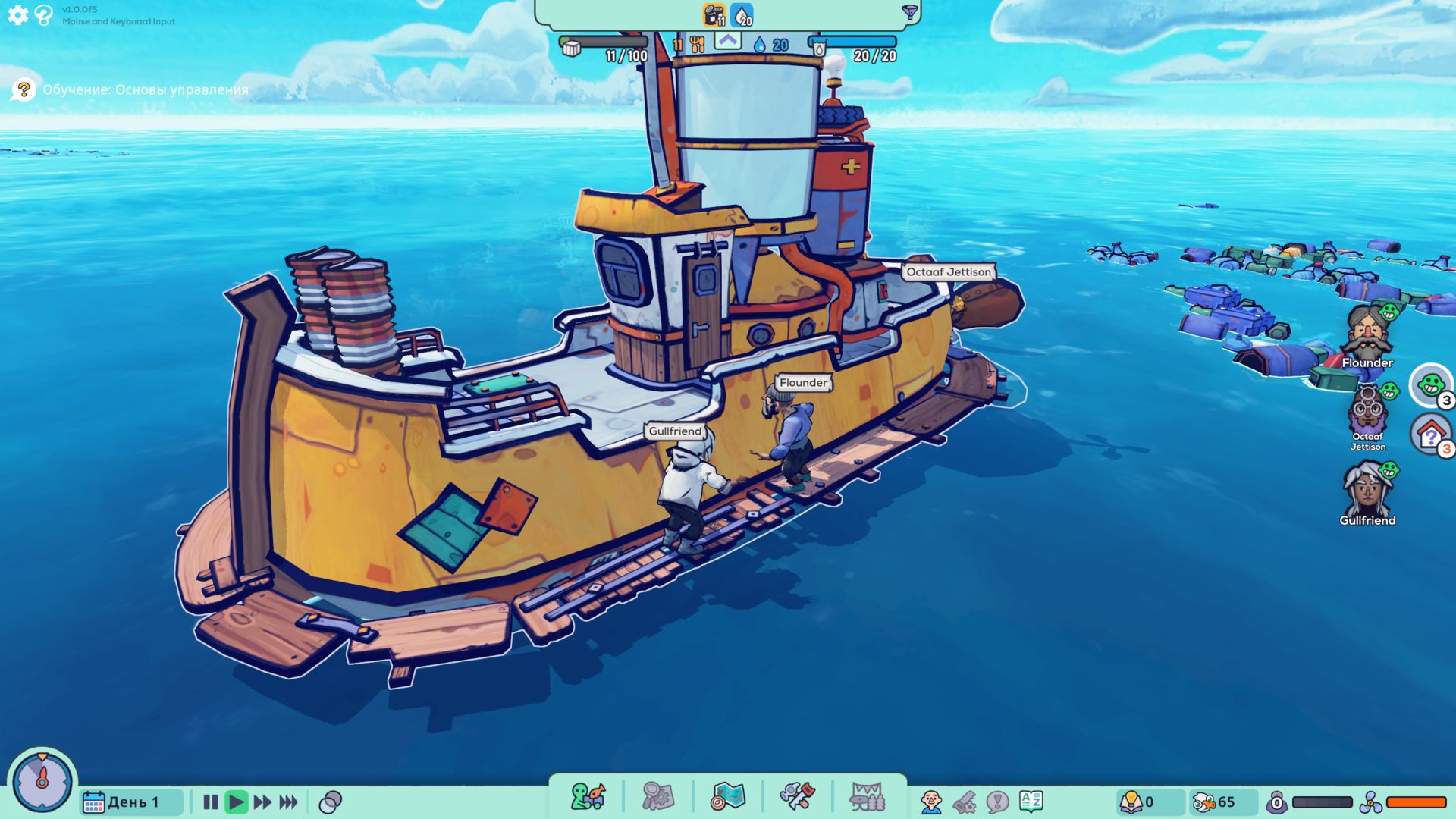The height and width of the screenshot is (819, 1456).
Task: Toggle the overlapping circles overlay button
Action: 331,802
